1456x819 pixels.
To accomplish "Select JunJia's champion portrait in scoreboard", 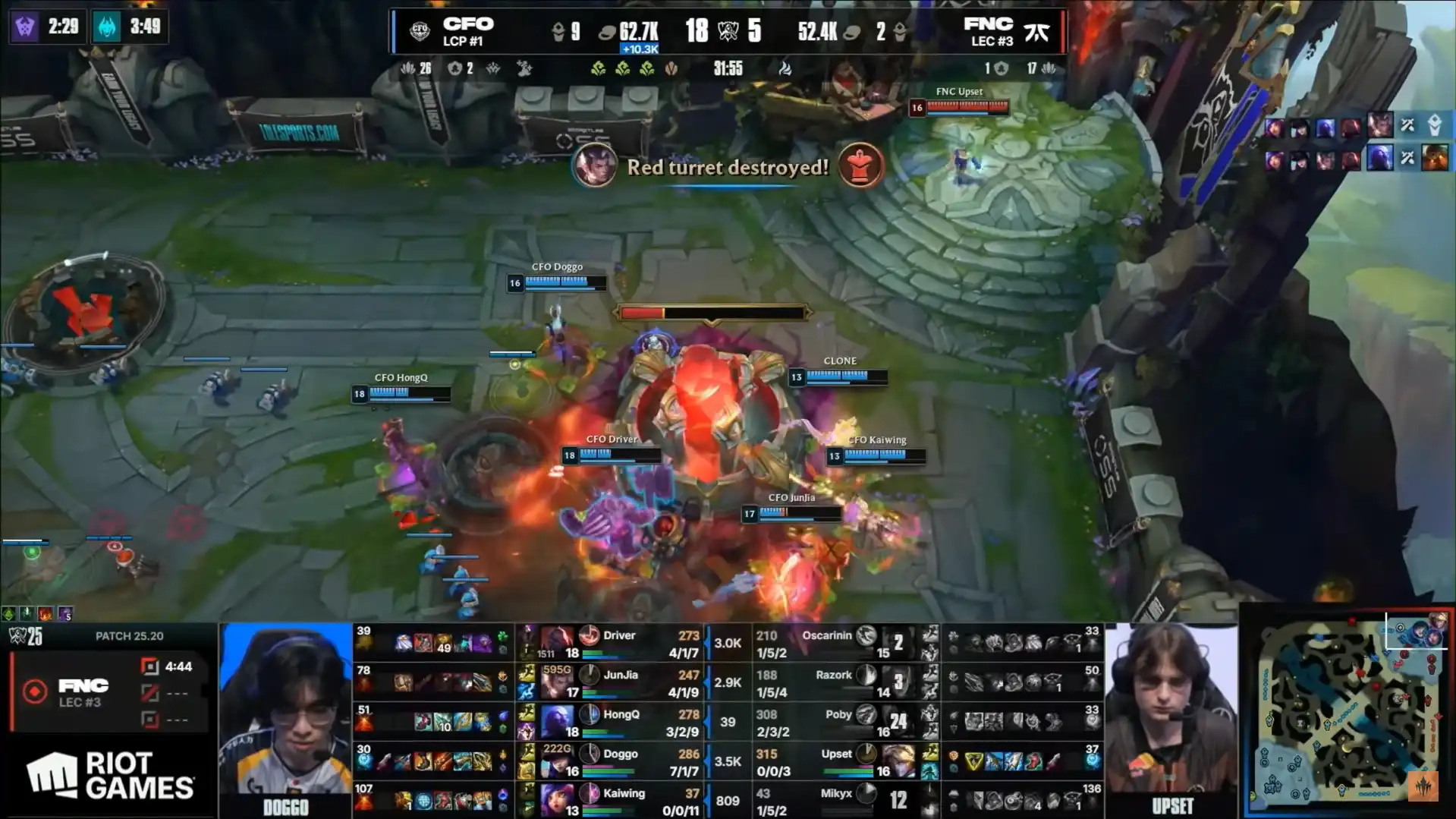I will point(558,682).
